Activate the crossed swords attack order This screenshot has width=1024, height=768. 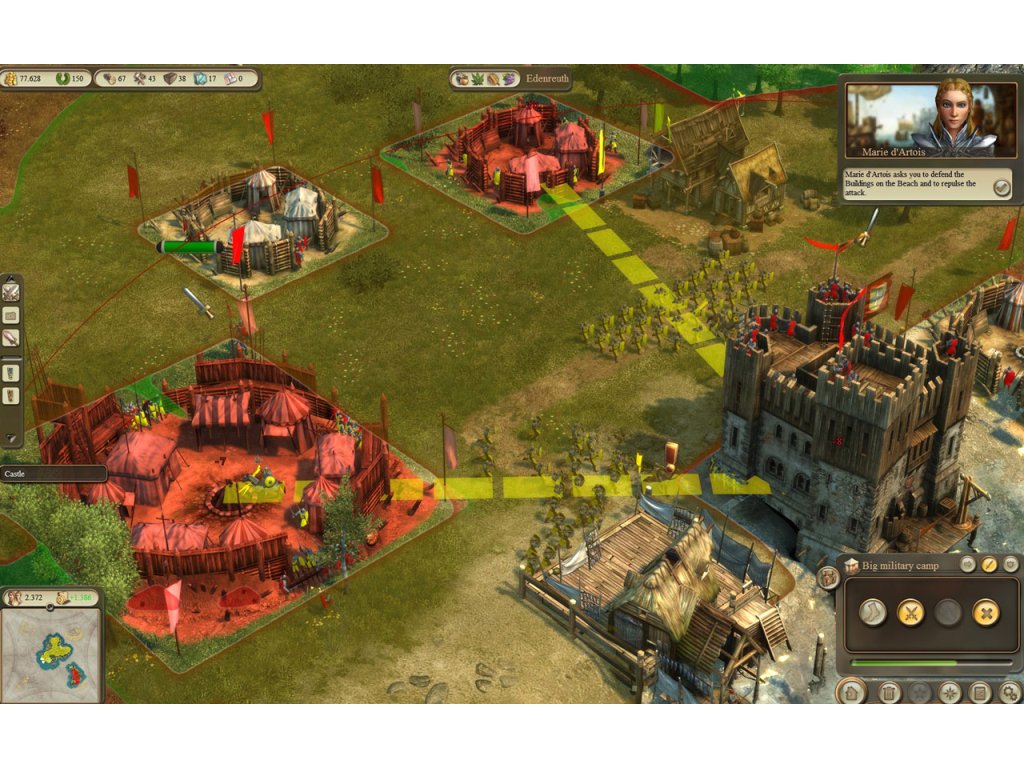click(x=910, y=612)
